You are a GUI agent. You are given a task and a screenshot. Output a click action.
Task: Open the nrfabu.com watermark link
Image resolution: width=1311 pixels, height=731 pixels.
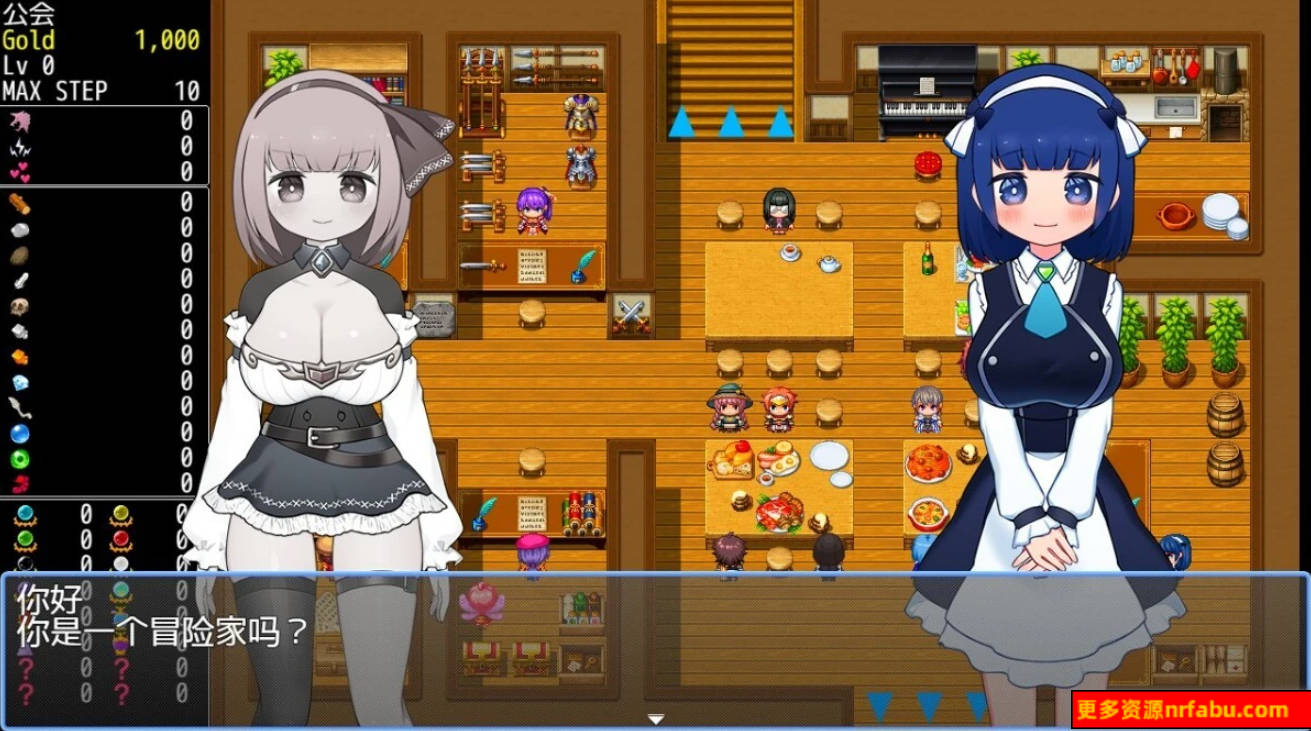(x=1232, y=710)
